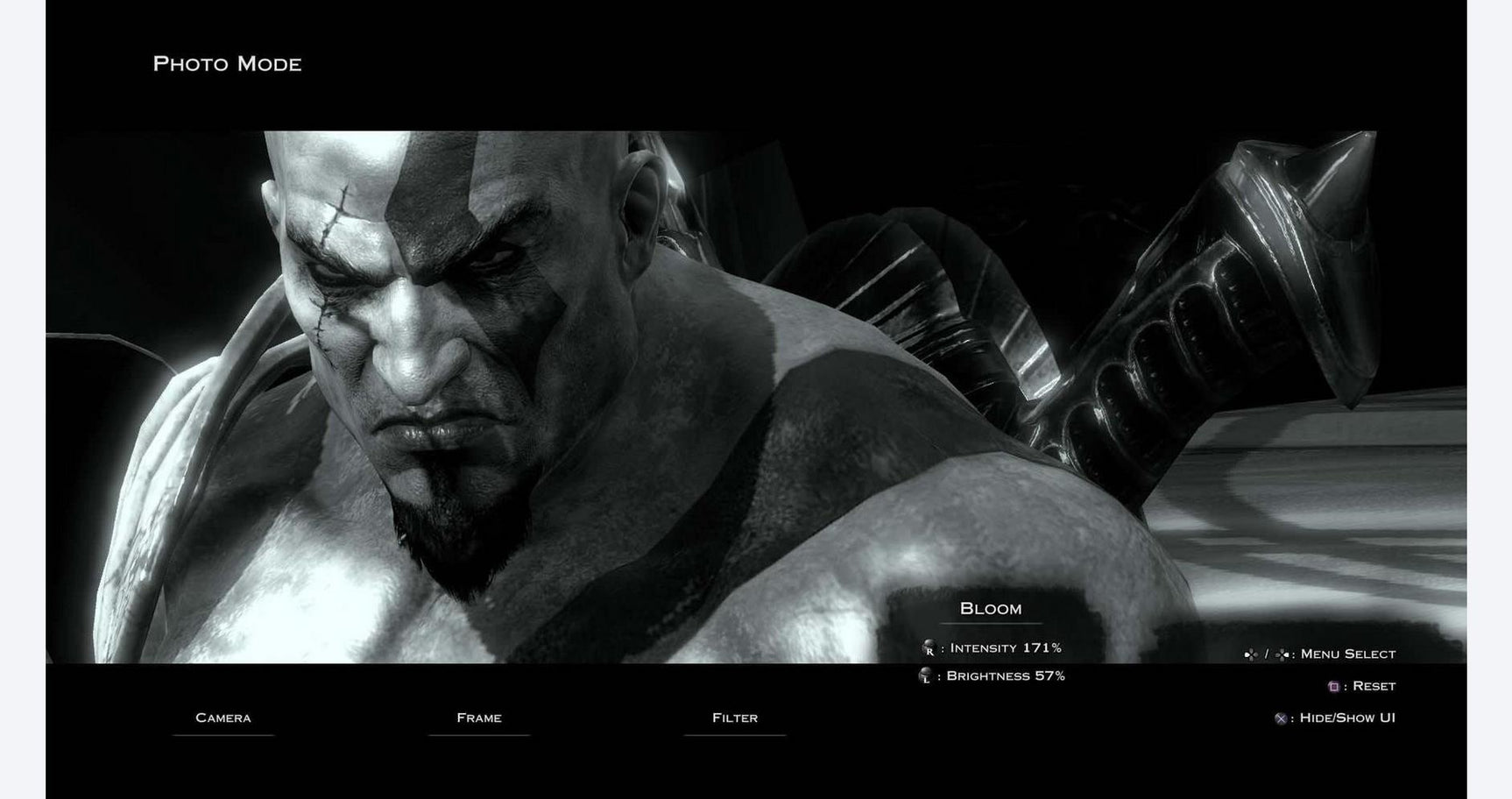Expand the Frame options
This screenshot has height=799, width=1512.
[478, 718]
